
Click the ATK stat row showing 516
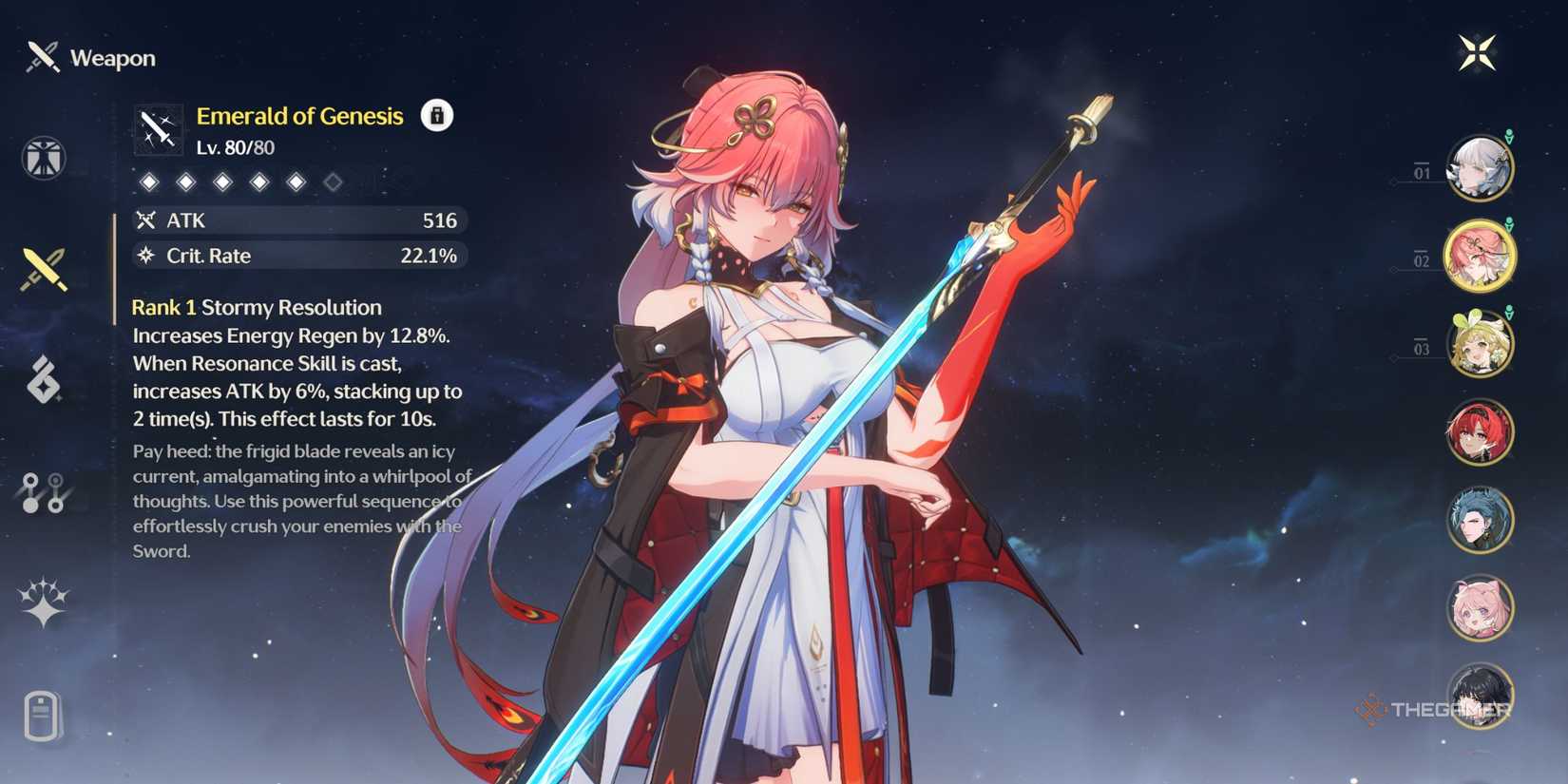[299, 220]
